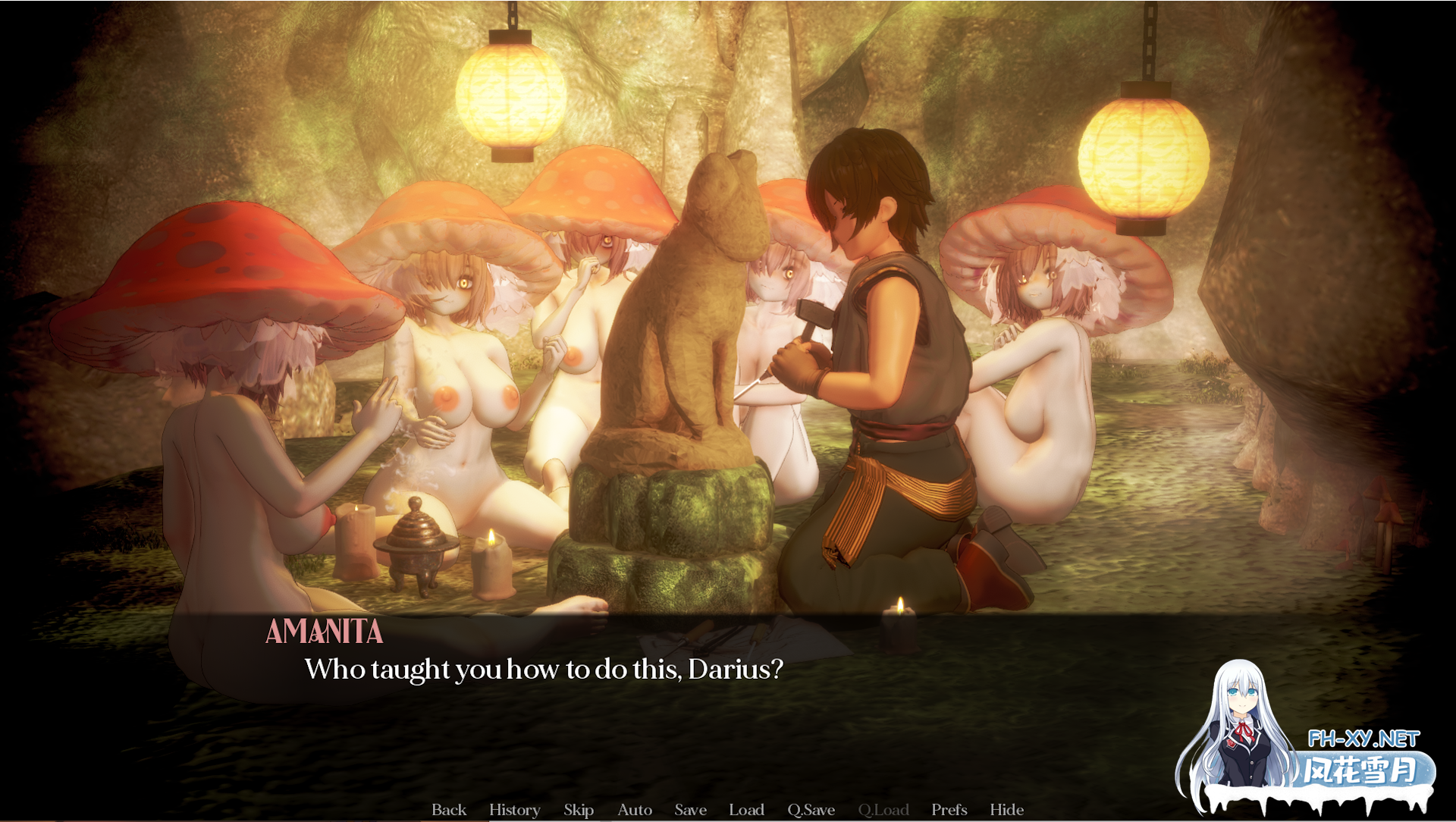Open the Prefs settings screen

click(x=949, y=810)
